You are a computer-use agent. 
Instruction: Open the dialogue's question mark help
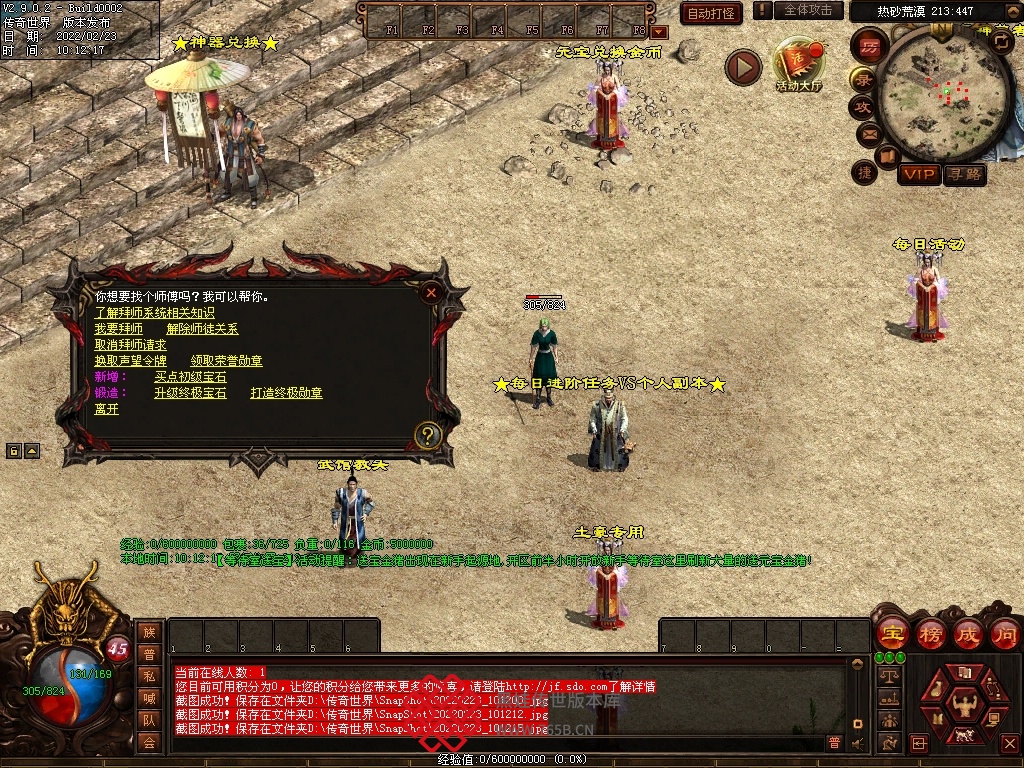[428, 435]
